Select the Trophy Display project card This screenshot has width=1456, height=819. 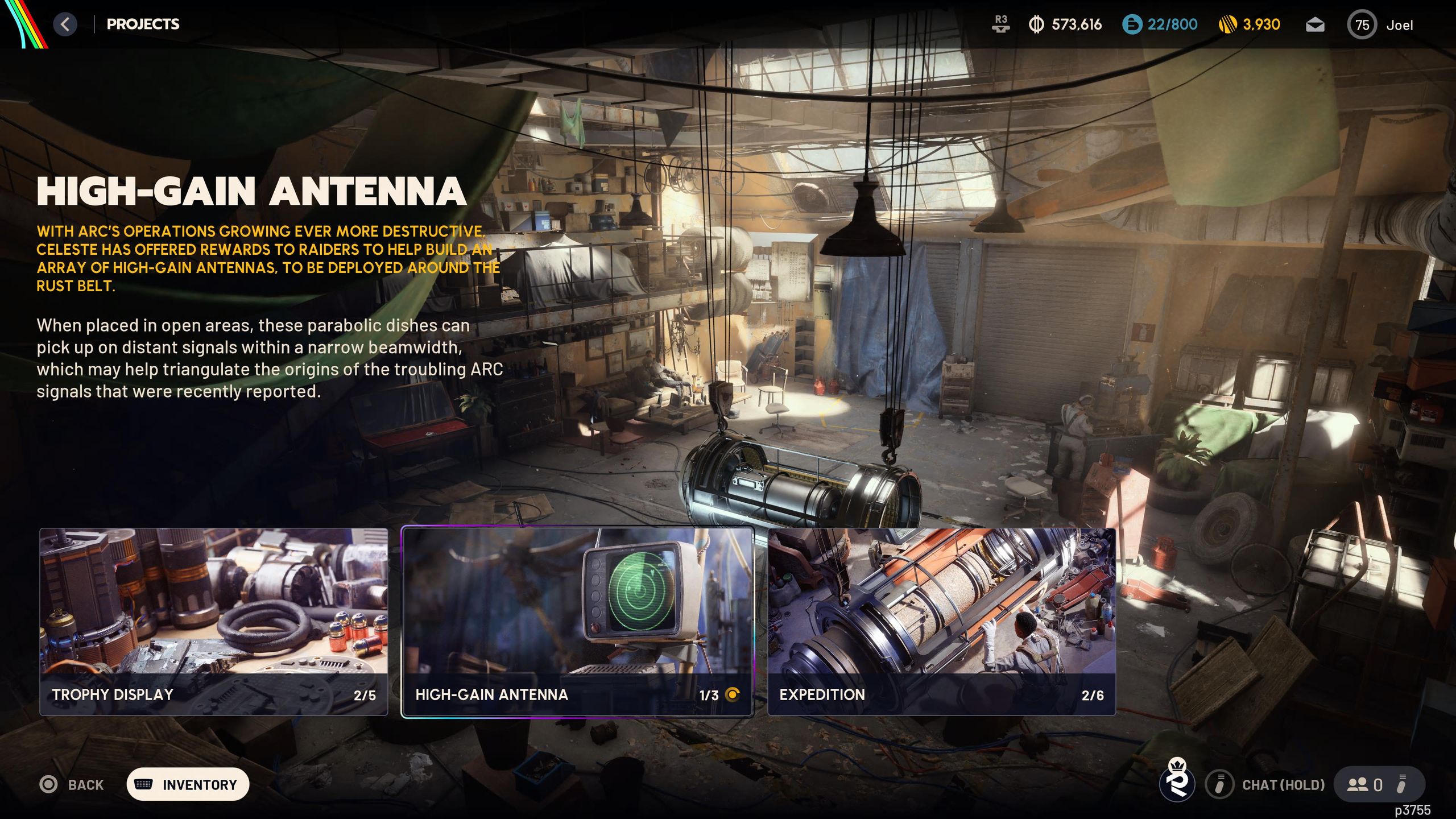click(213, 621)
